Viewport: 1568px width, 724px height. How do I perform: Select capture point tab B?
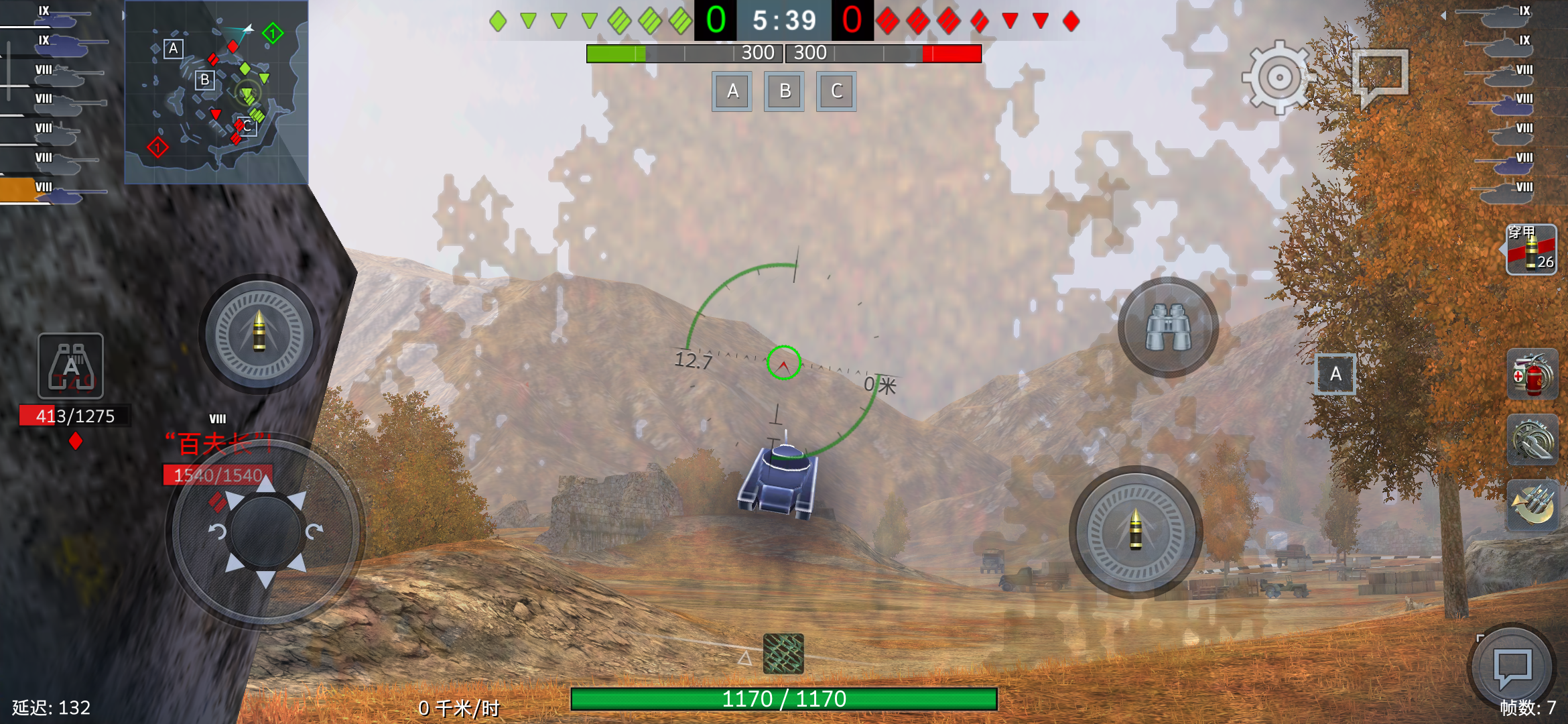coord(784,91)
